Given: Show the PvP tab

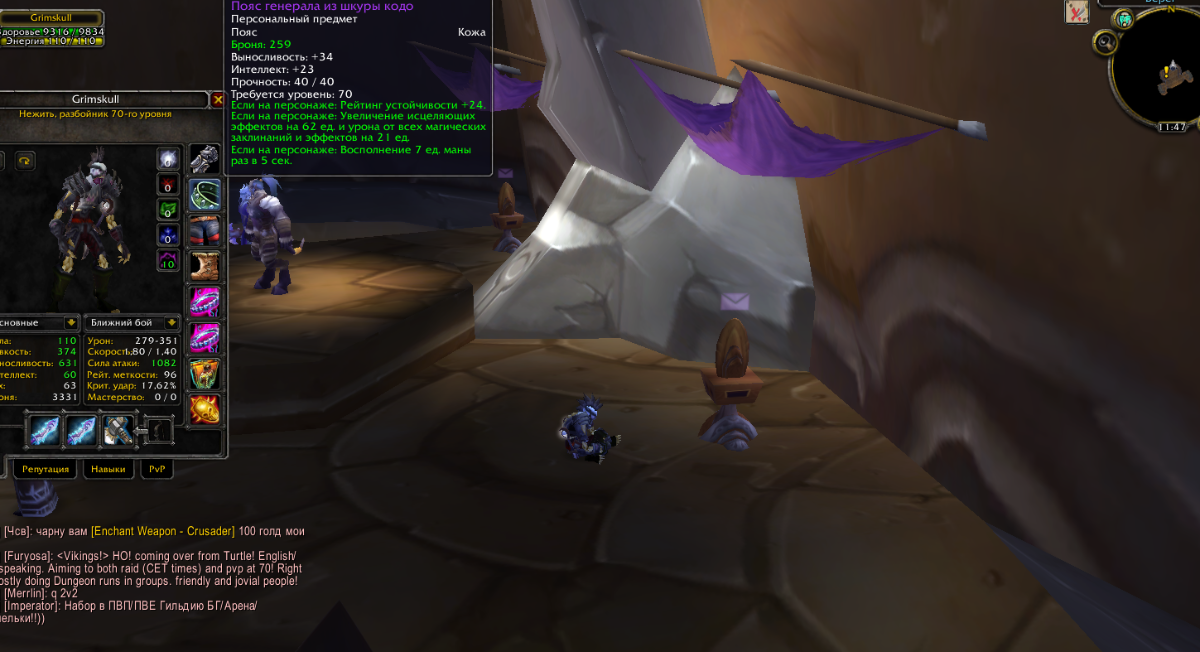Looking at the screenshot, I should coord(157,469).
